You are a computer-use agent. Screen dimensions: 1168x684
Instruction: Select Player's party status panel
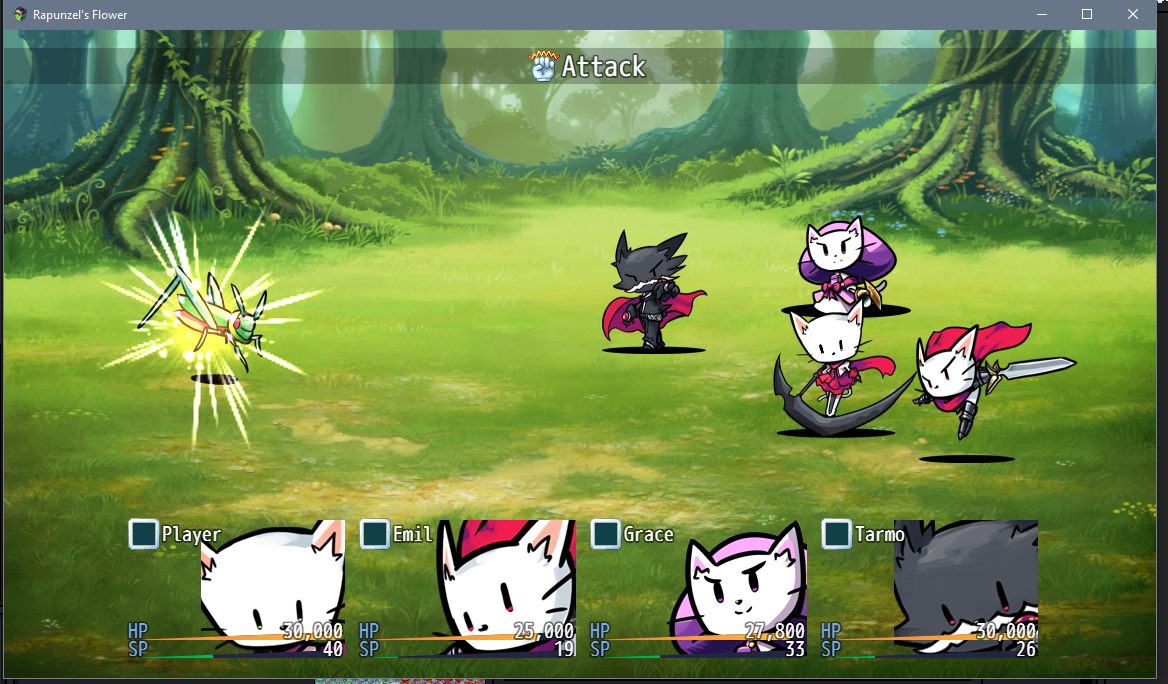point(236,588)
